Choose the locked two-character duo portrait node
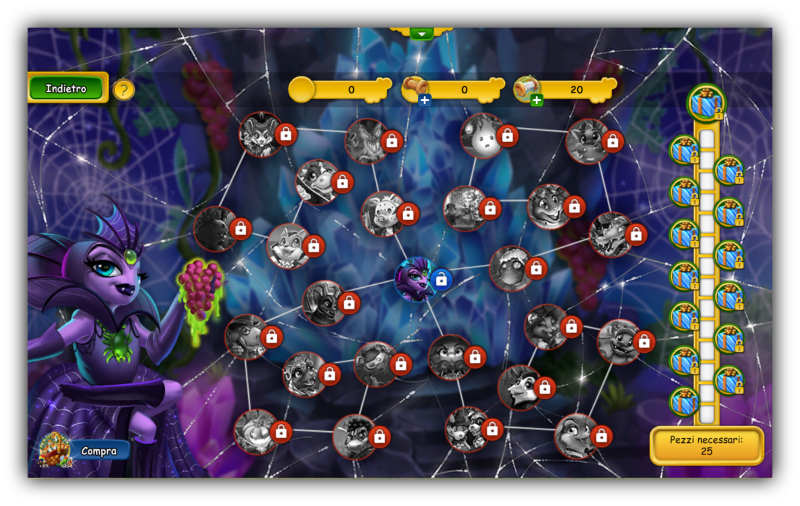 pyautogui.click(x=466, y=428)
